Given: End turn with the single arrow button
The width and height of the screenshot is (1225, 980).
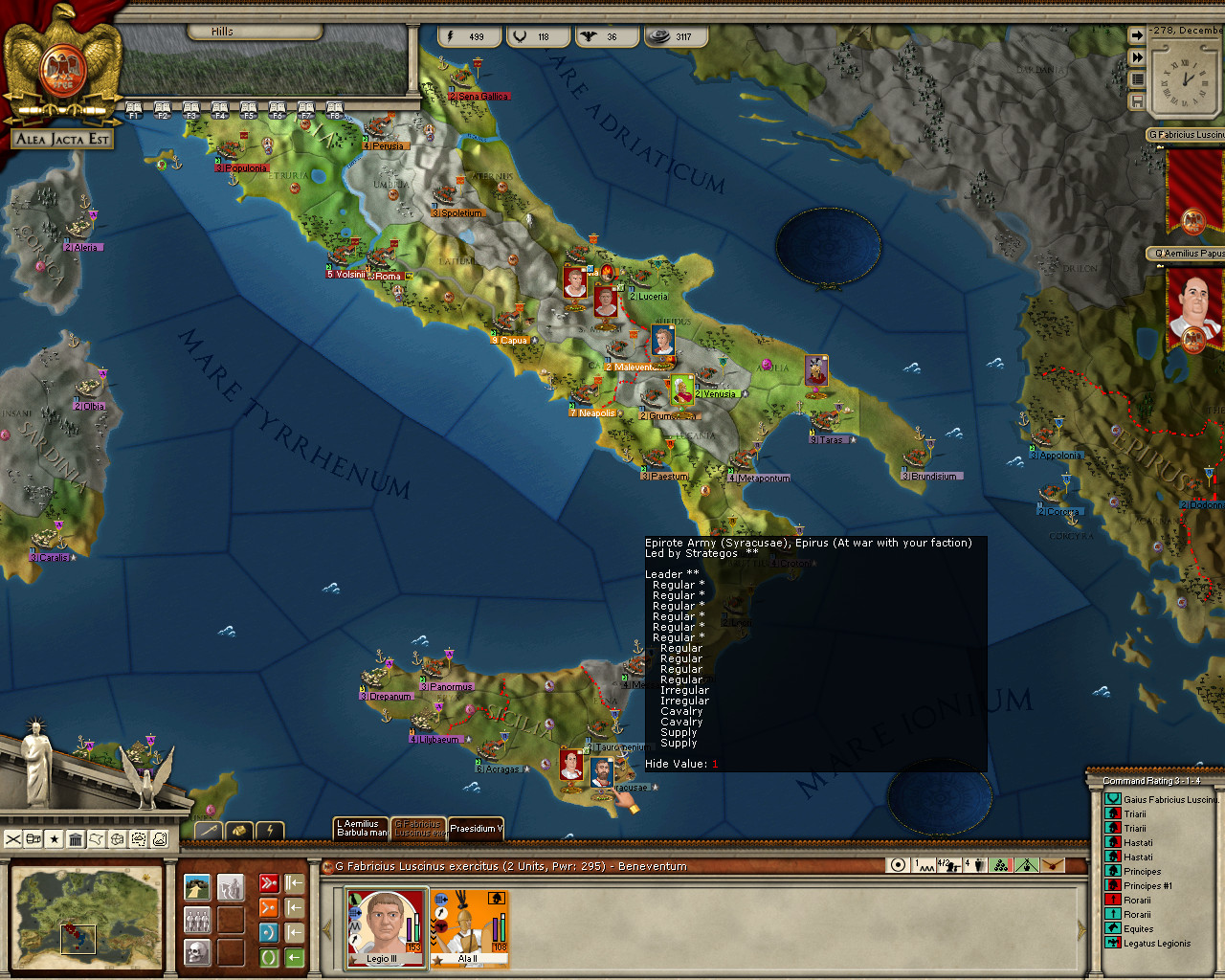Looking at the screenshot, I should click(x=1137, y=35).
